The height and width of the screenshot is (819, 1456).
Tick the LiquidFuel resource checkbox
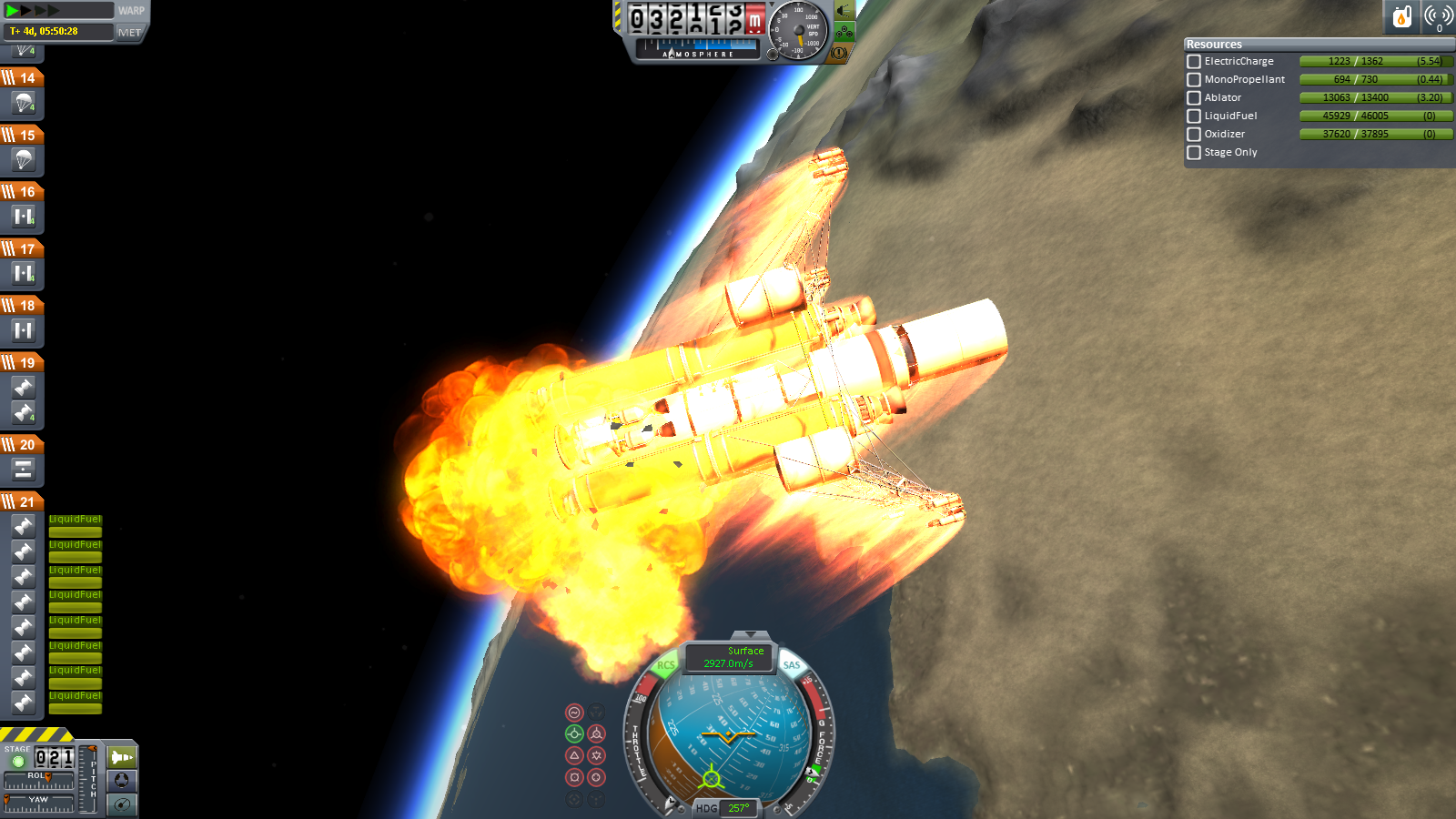tap(1194, 116)
